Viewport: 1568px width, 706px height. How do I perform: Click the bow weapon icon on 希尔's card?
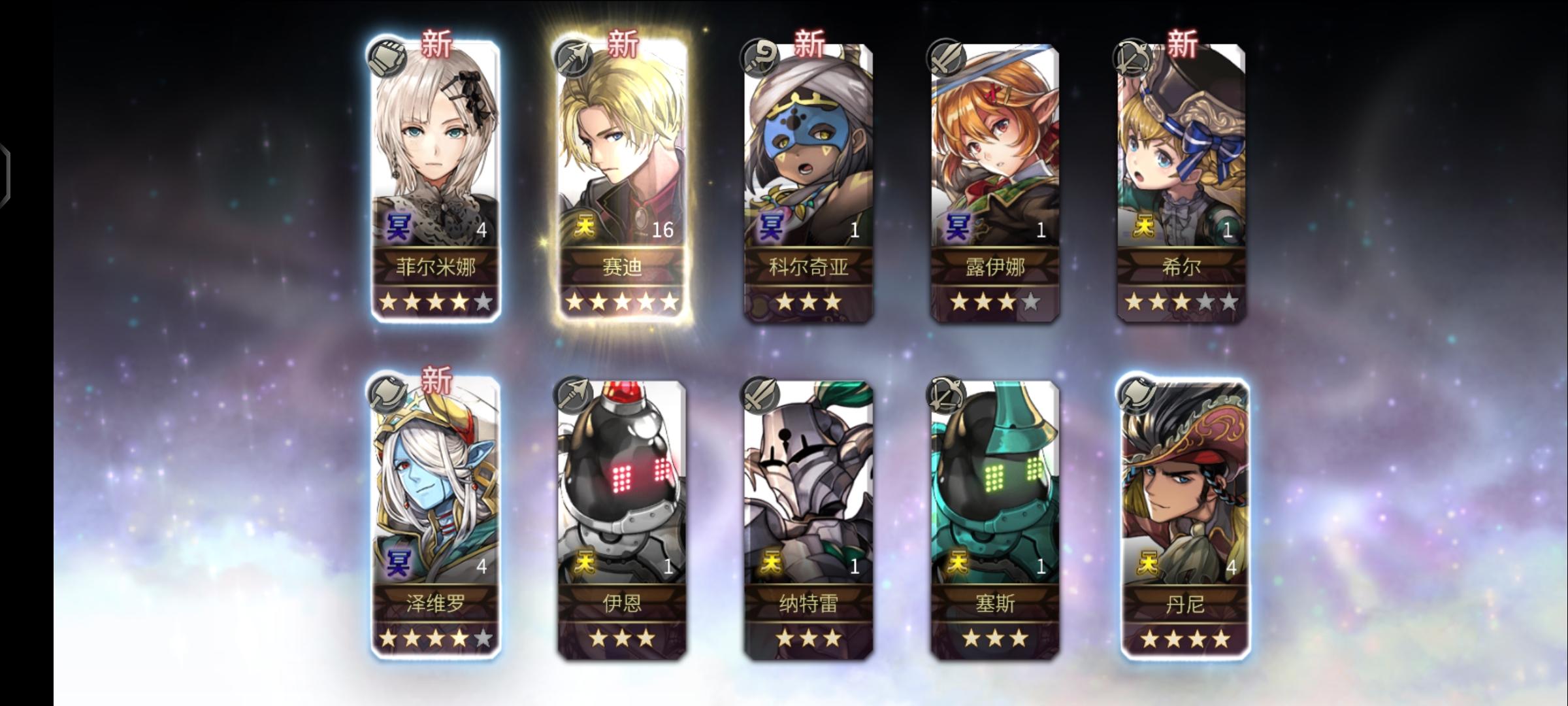coord(1132,55)
